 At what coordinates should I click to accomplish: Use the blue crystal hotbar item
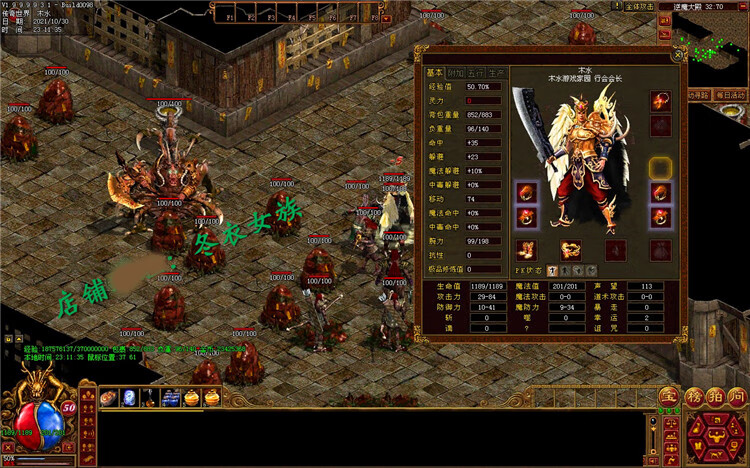click(129, 398)
